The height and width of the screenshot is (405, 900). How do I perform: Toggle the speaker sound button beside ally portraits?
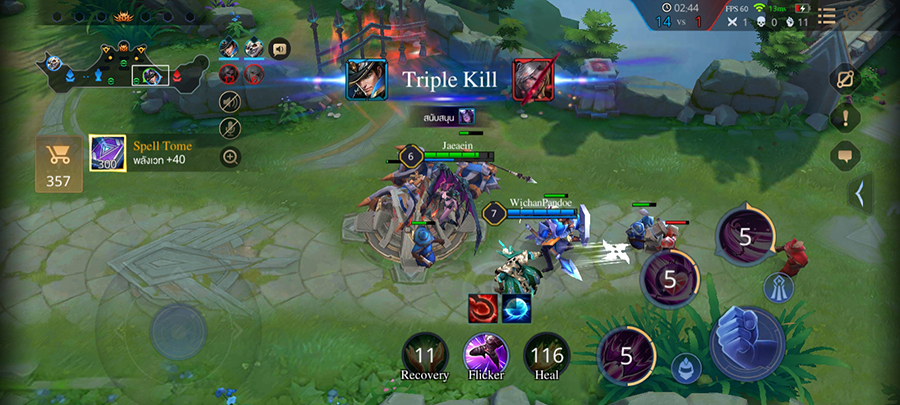tap(279, 47)
